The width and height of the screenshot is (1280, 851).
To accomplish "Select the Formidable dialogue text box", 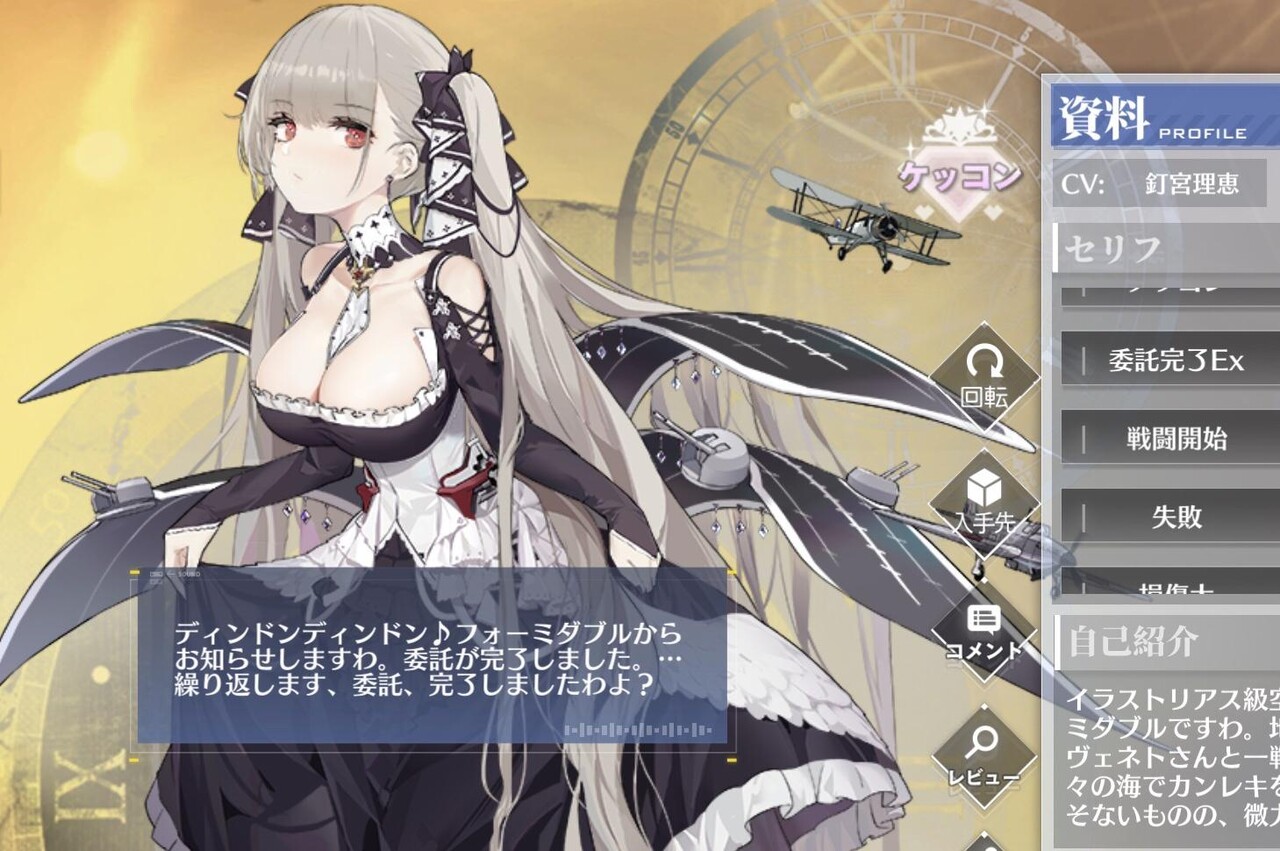I will [430, 658].
